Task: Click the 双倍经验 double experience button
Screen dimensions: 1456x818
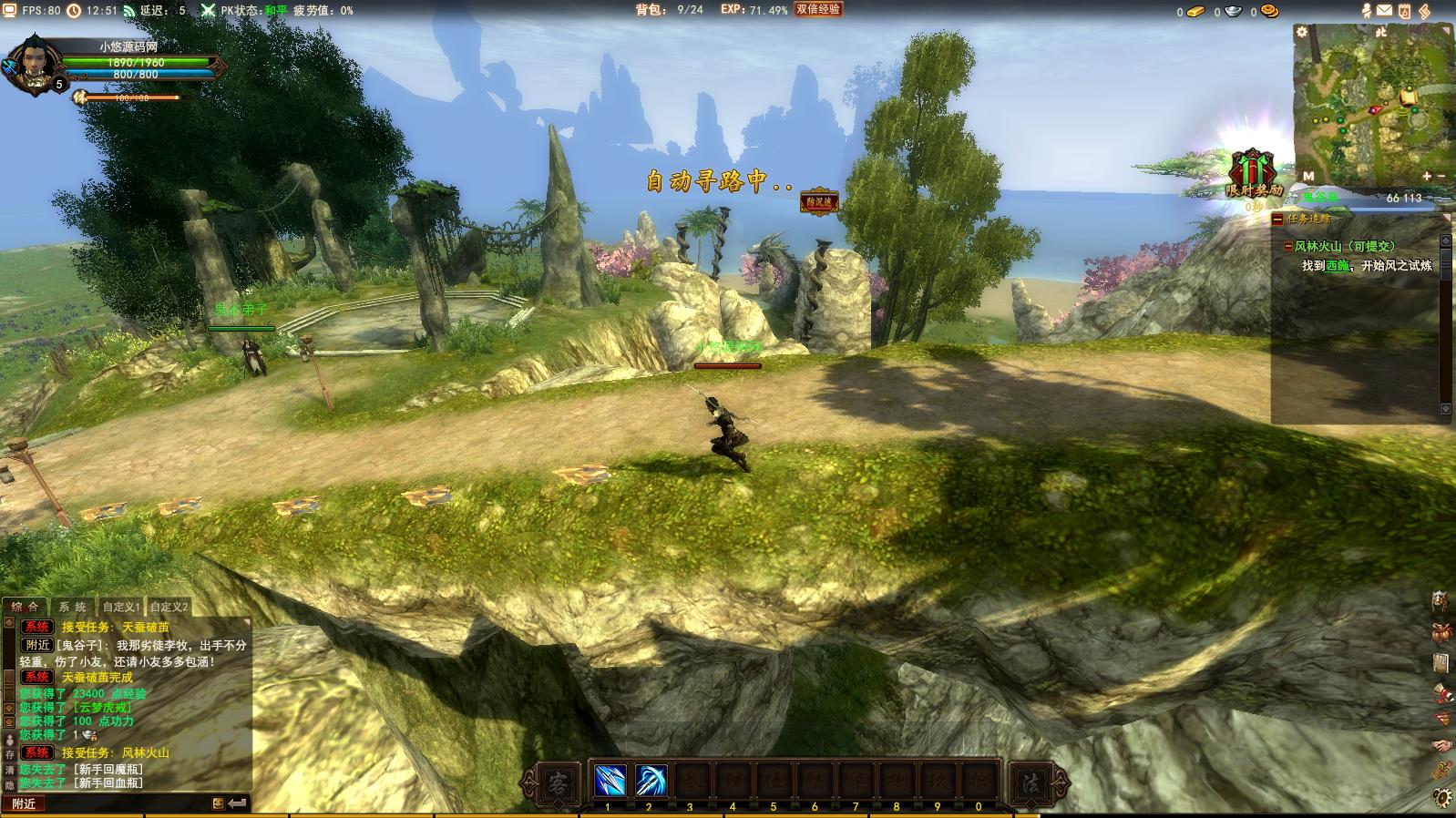Action: [817, 9]
